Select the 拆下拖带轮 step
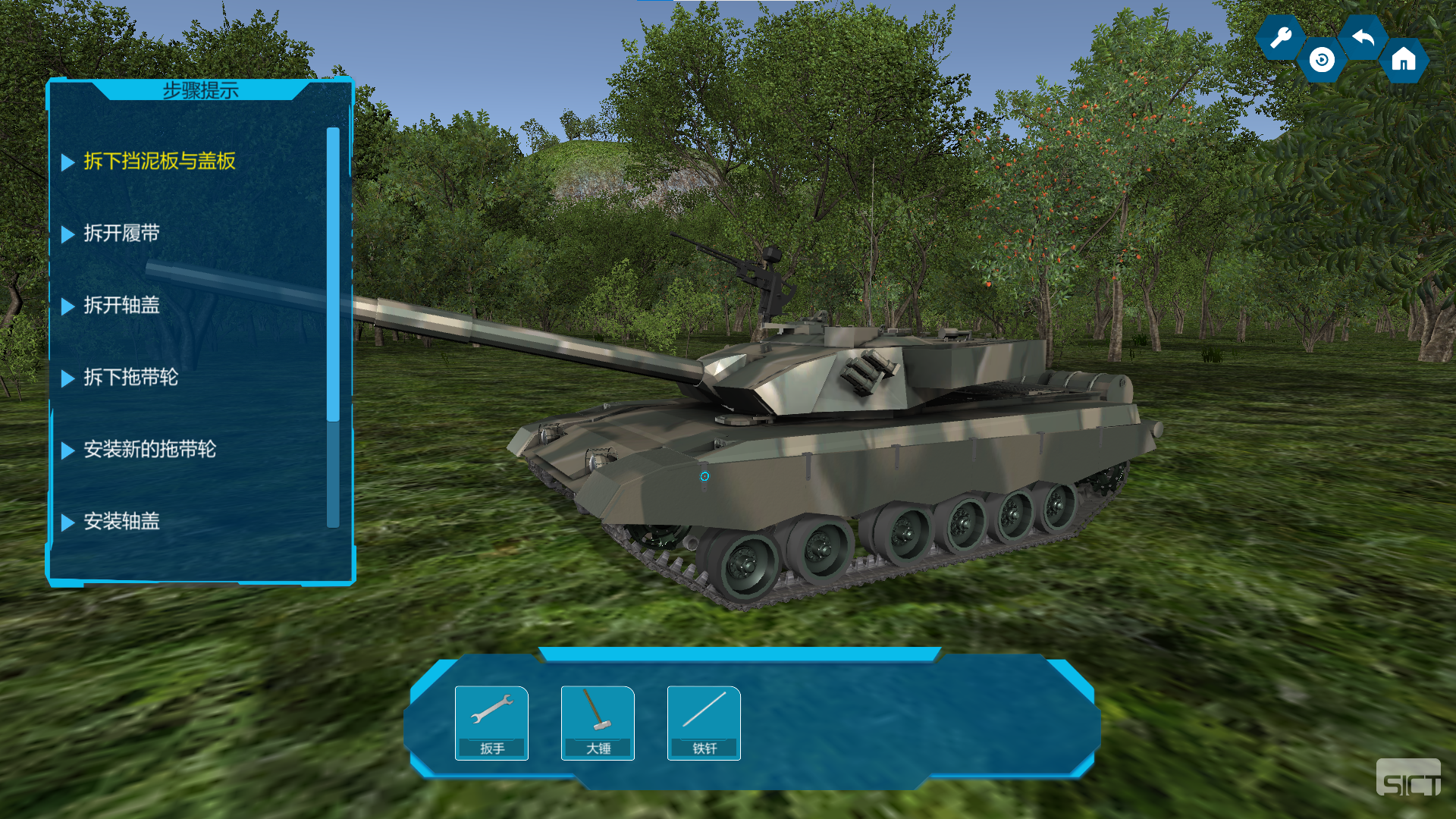 coord(130,378)
